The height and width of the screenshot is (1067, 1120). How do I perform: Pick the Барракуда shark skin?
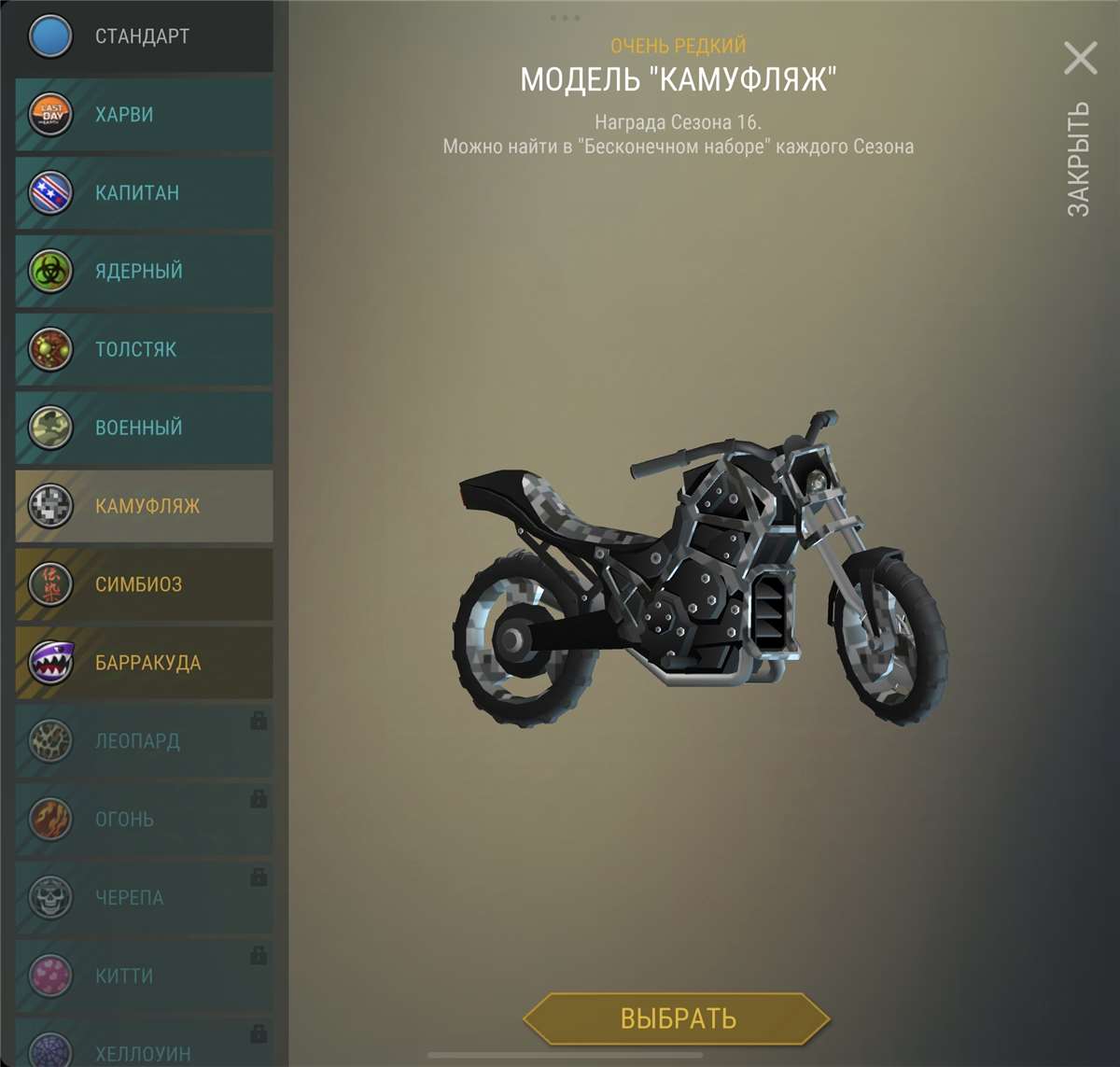145,664
